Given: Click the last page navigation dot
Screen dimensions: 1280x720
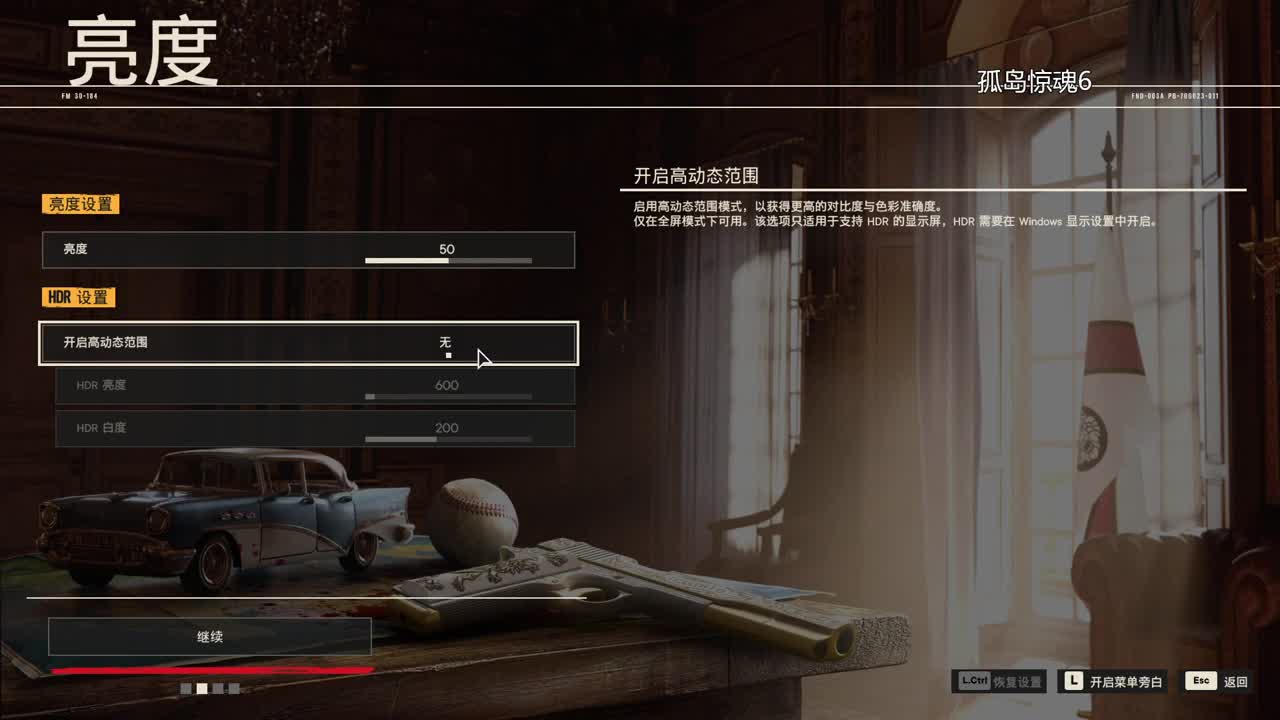Looking at the screenshot, I should [233, 688].
